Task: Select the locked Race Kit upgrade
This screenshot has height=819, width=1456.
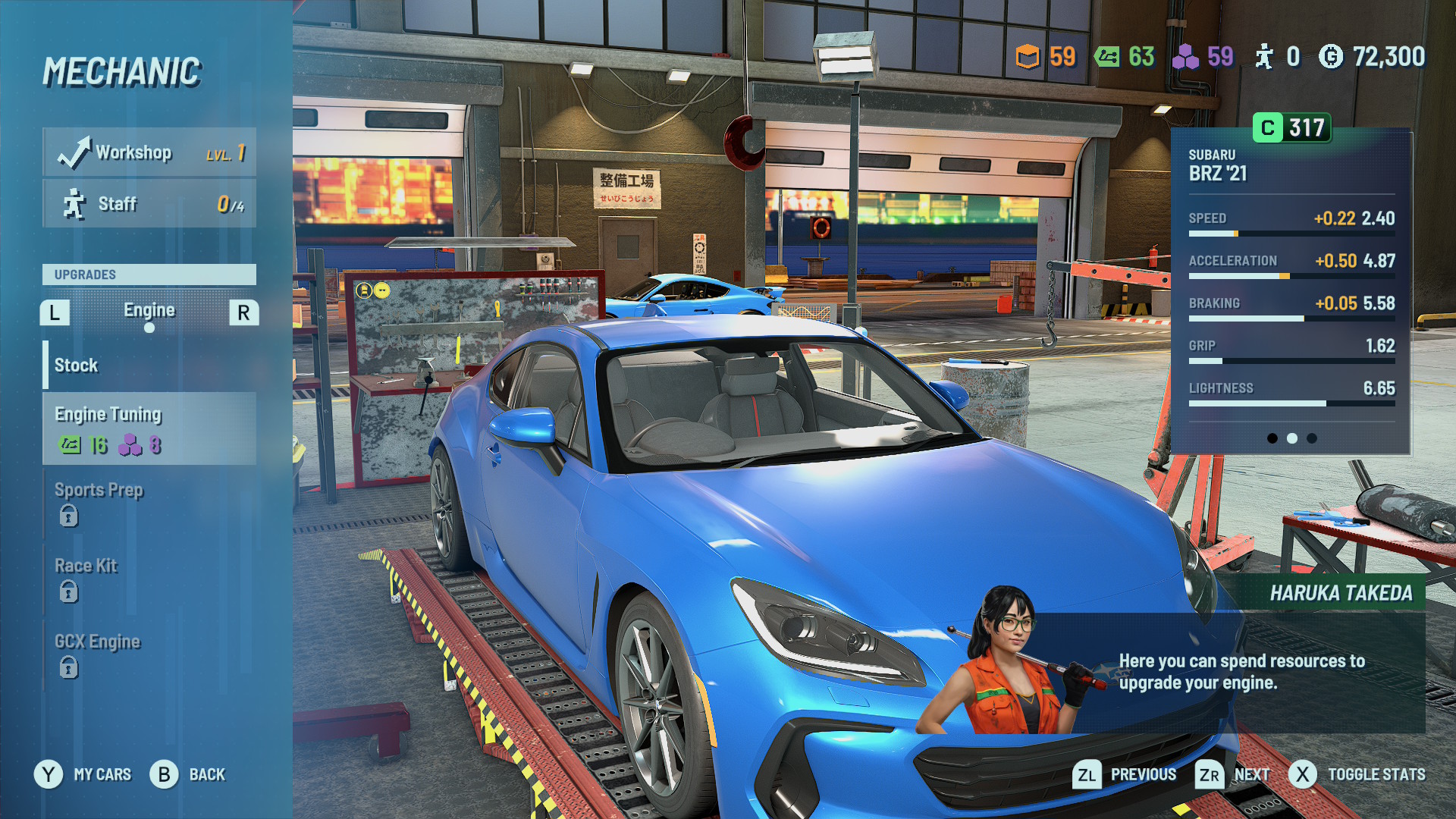Action: pyautogui.click(x=149, y=579)
